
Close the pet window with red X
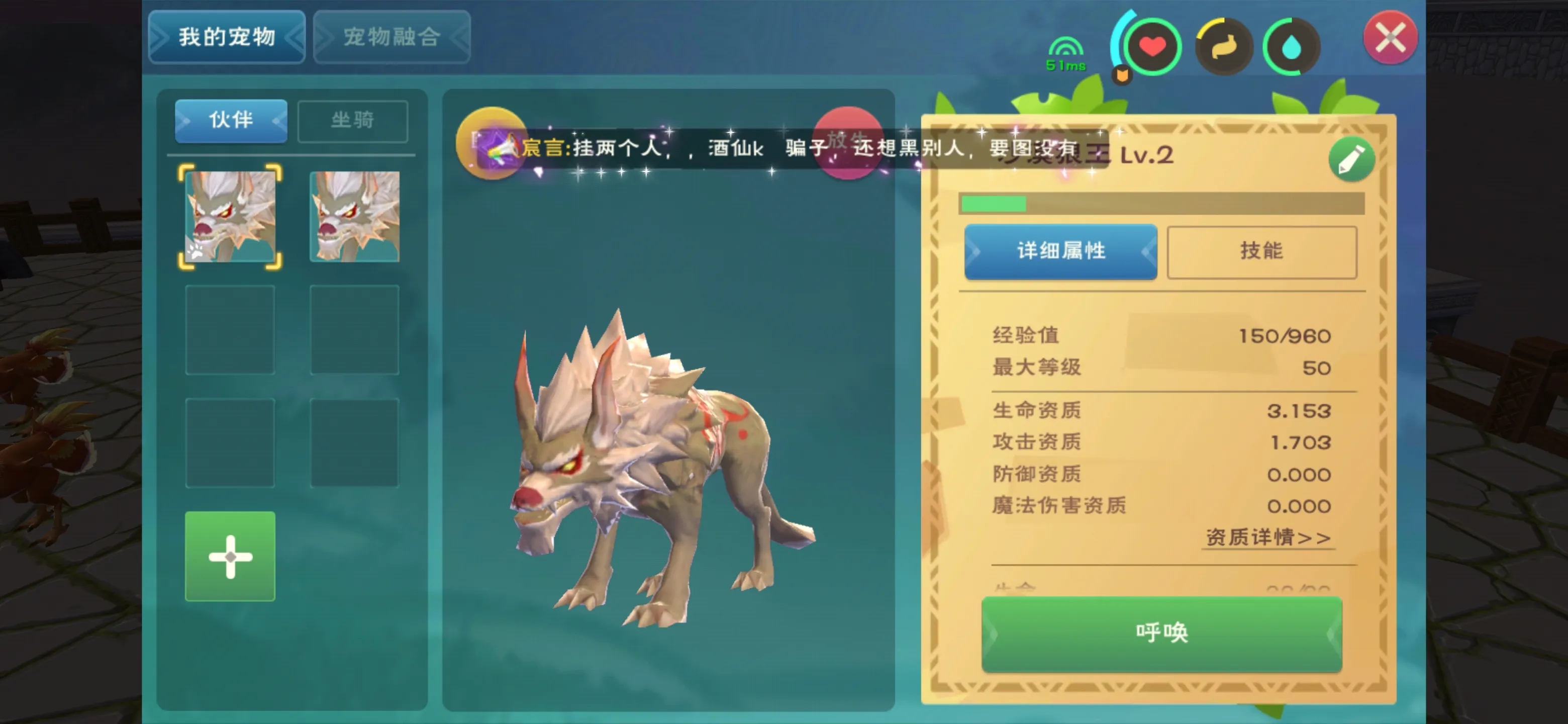click(x=1390, y=38)
